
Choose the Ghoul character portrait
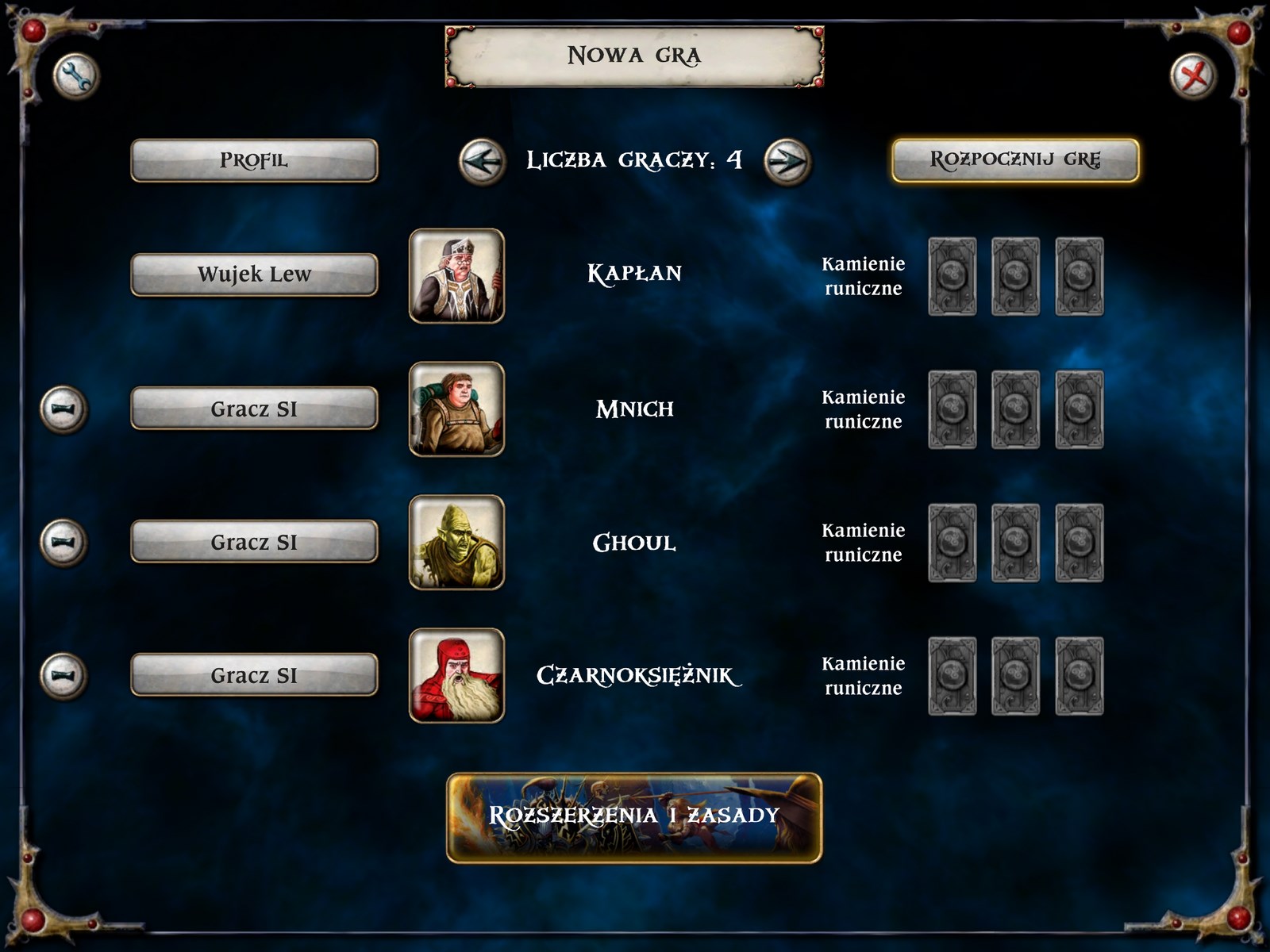point(456,543)
